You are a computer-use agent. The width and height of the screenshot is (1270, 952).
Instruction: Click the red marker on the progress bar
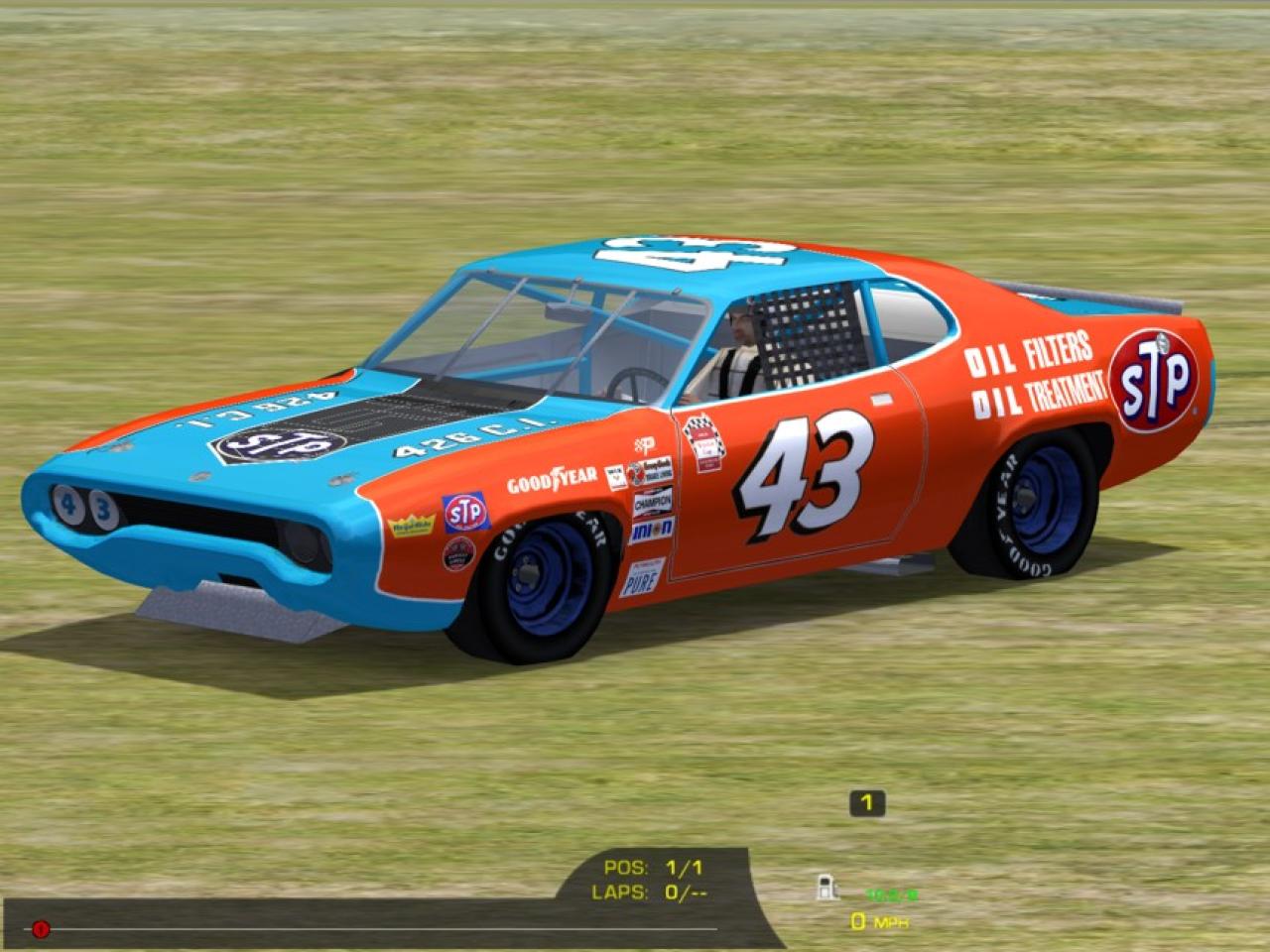(40, 929)
